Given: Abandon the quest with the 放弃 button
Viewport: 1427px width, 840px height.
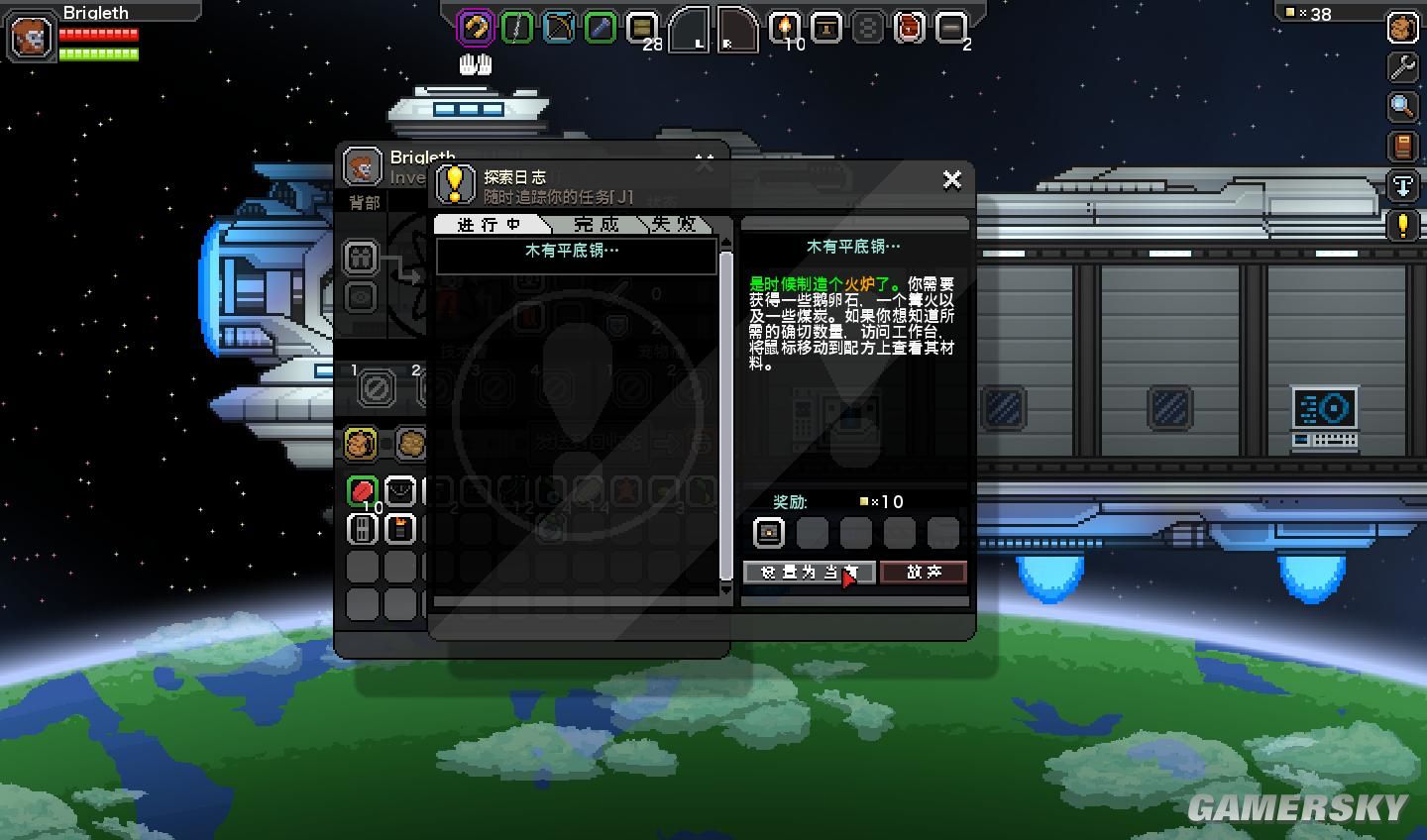Looking at the screenshot, I should pyautogui.click(x=923, y=572).
